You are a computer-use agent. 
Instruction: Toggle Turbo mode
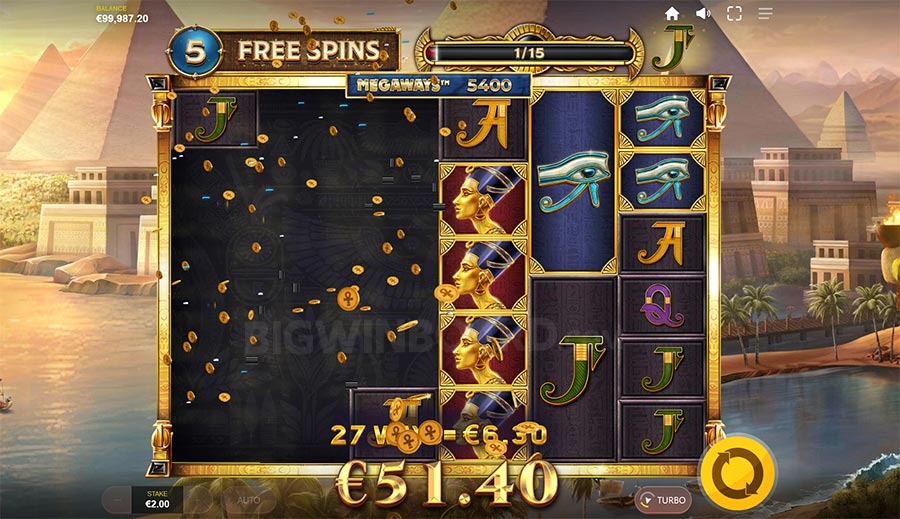pos(663,499)
